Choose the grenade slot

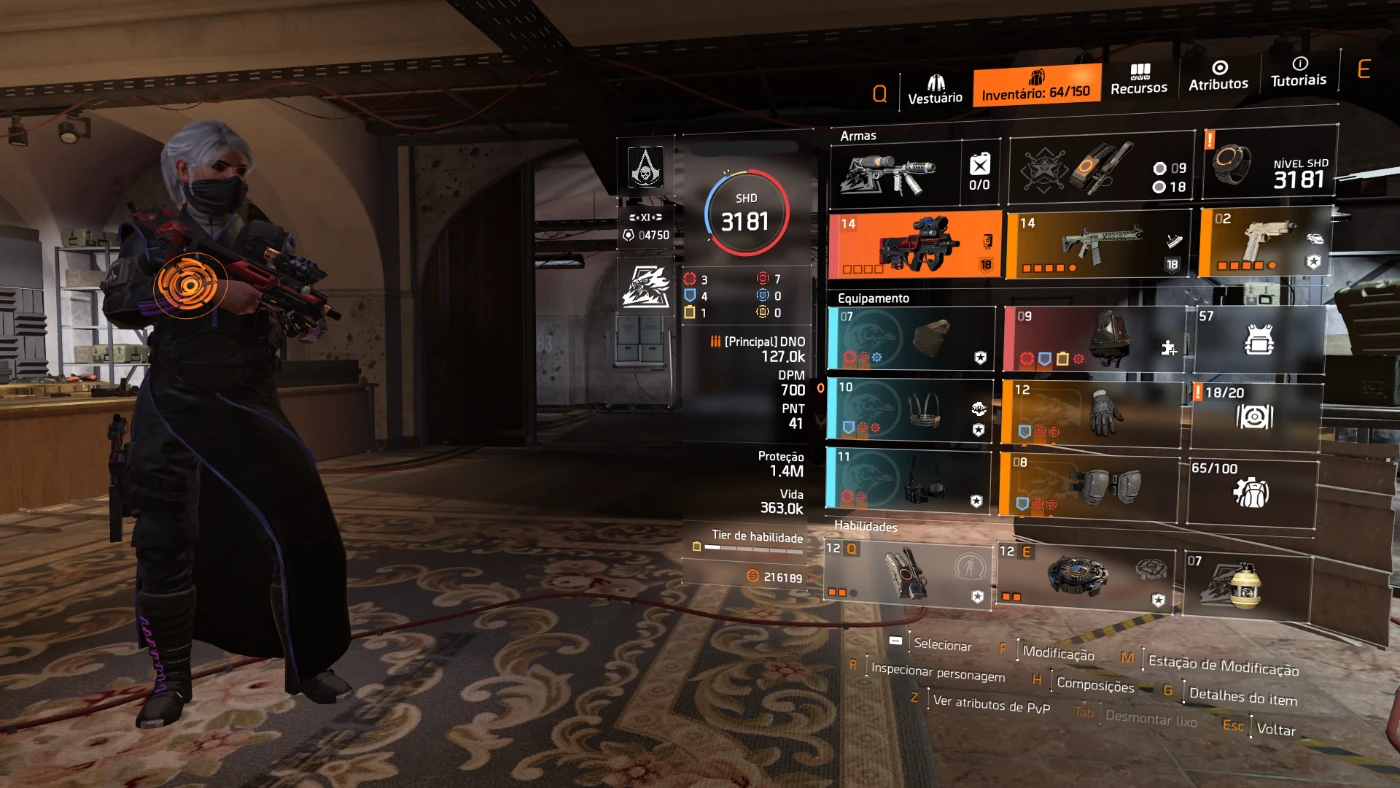point(1246,582)
